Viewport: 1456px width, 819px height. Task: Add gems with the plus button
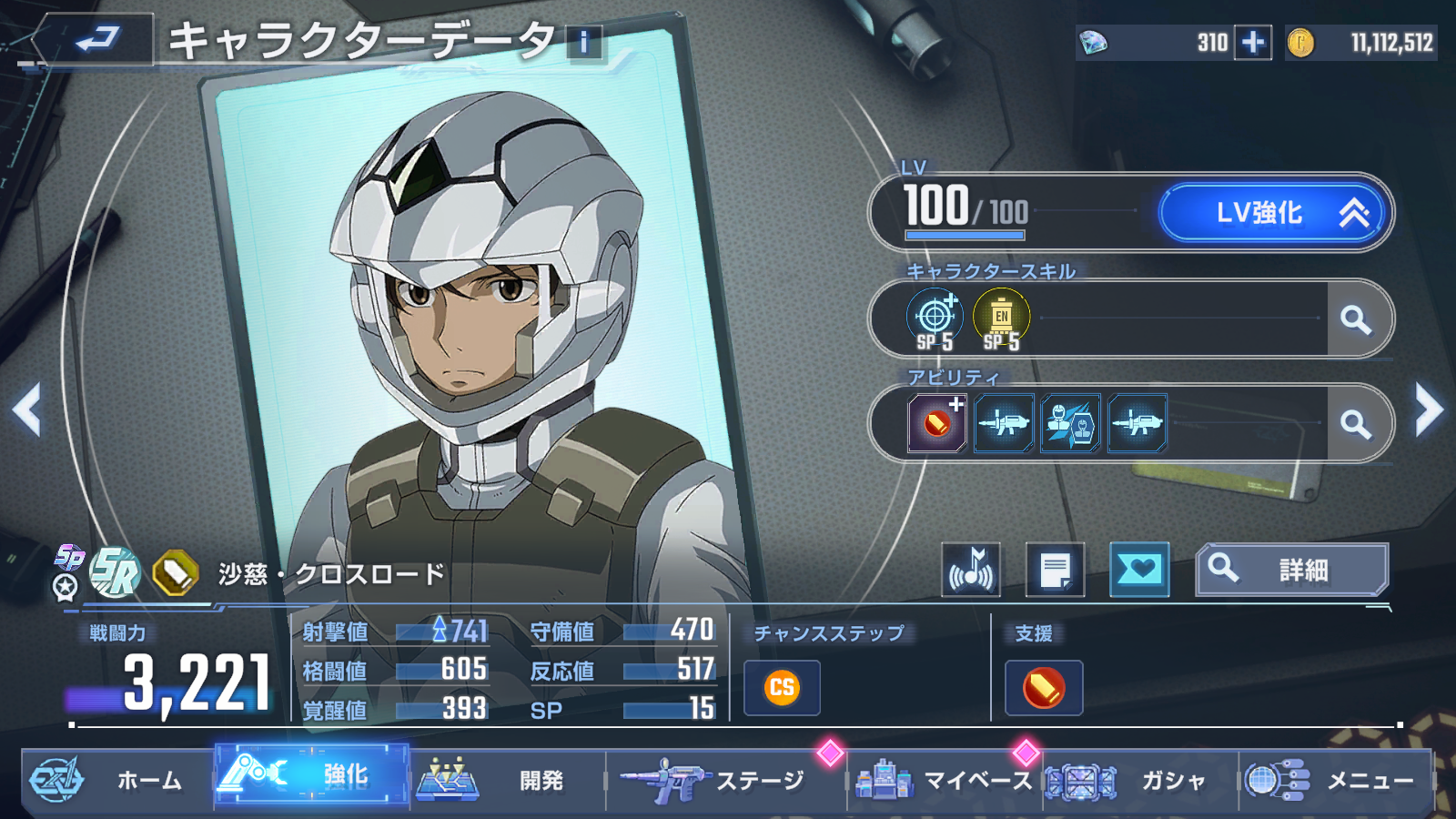tap(1253, 43)
